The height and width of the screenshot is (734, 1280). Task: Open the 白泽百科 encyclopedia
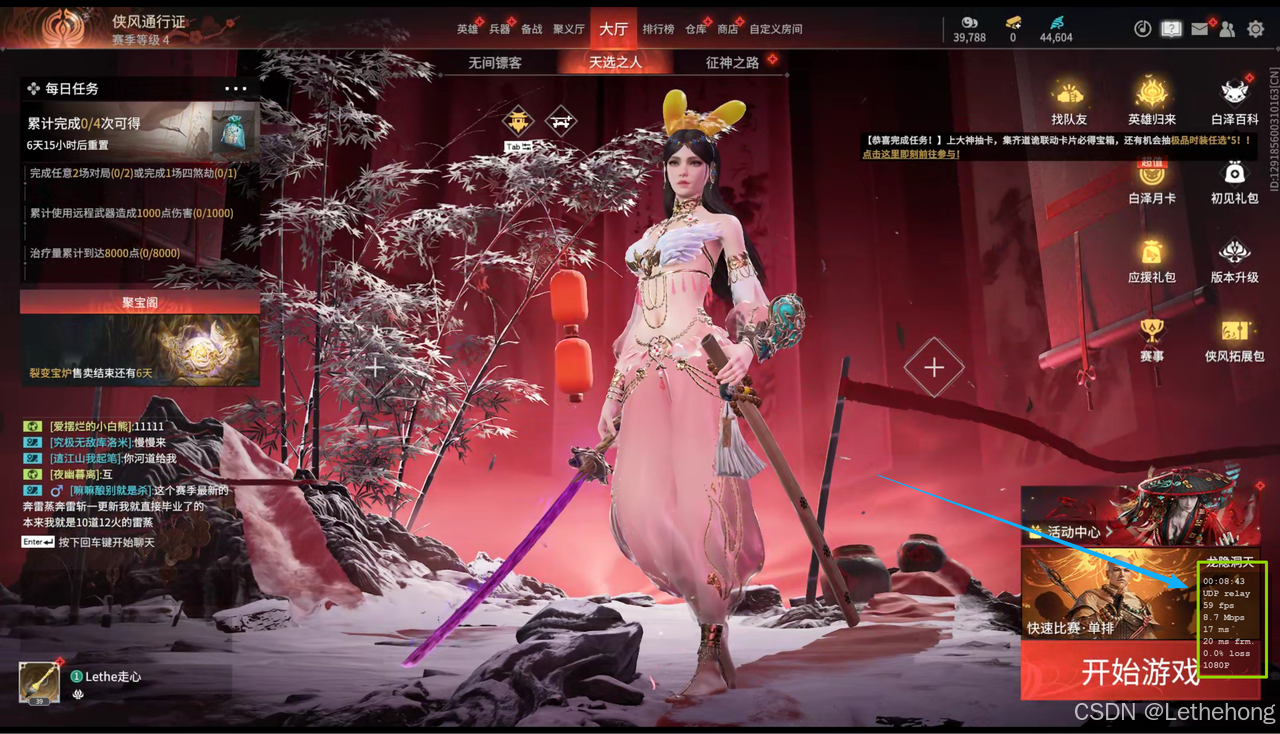pyautogui.click(x=1234, y=102)
